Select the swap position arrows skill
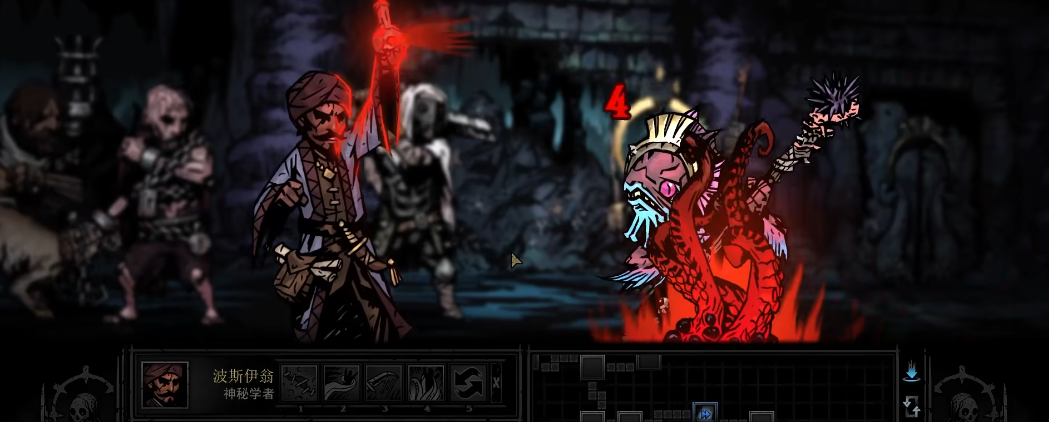This screenshot has width=1049, height=422. click(468, 383)
